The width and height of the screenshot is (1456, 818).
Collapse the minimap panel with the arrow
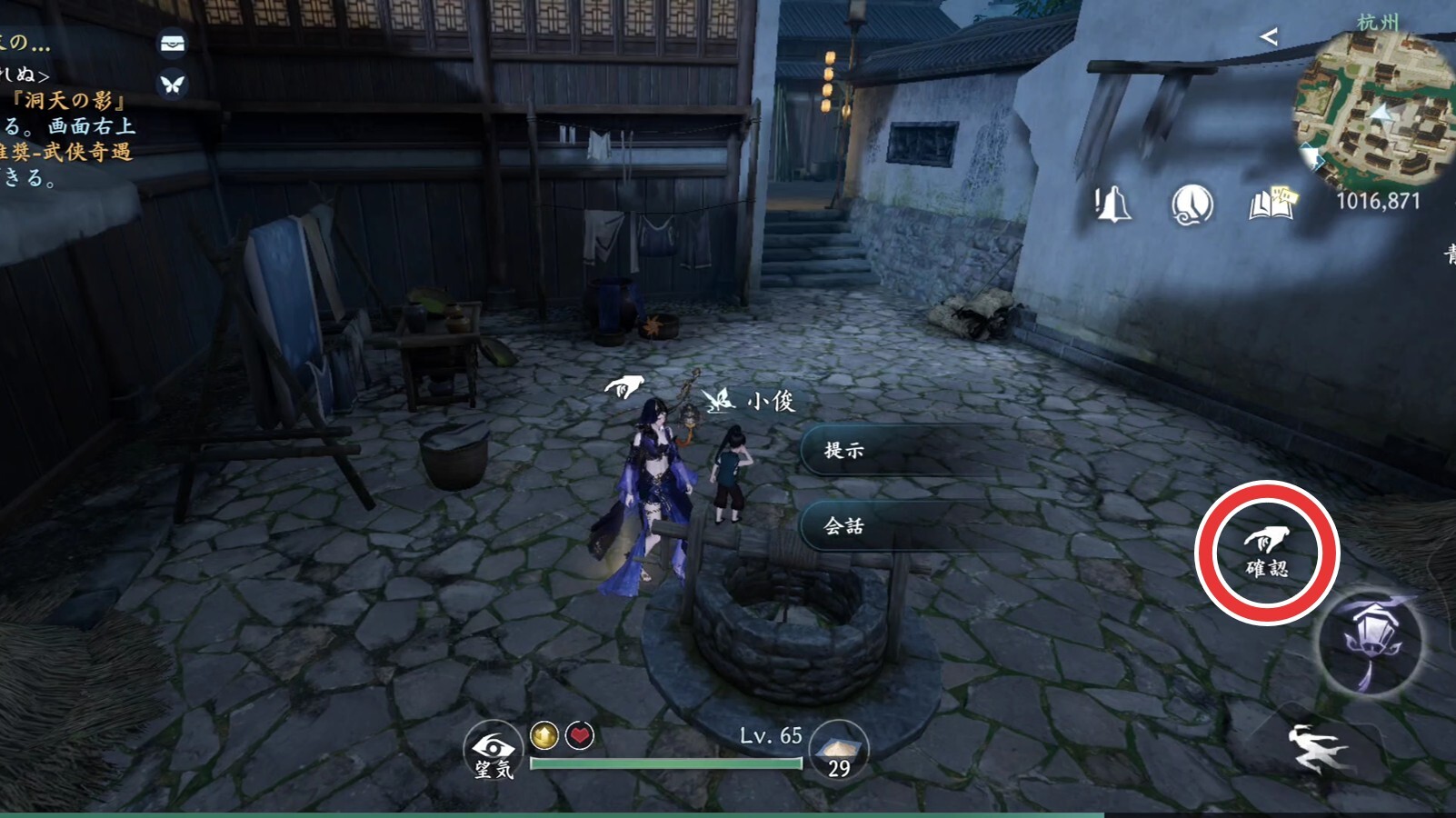1269,36
